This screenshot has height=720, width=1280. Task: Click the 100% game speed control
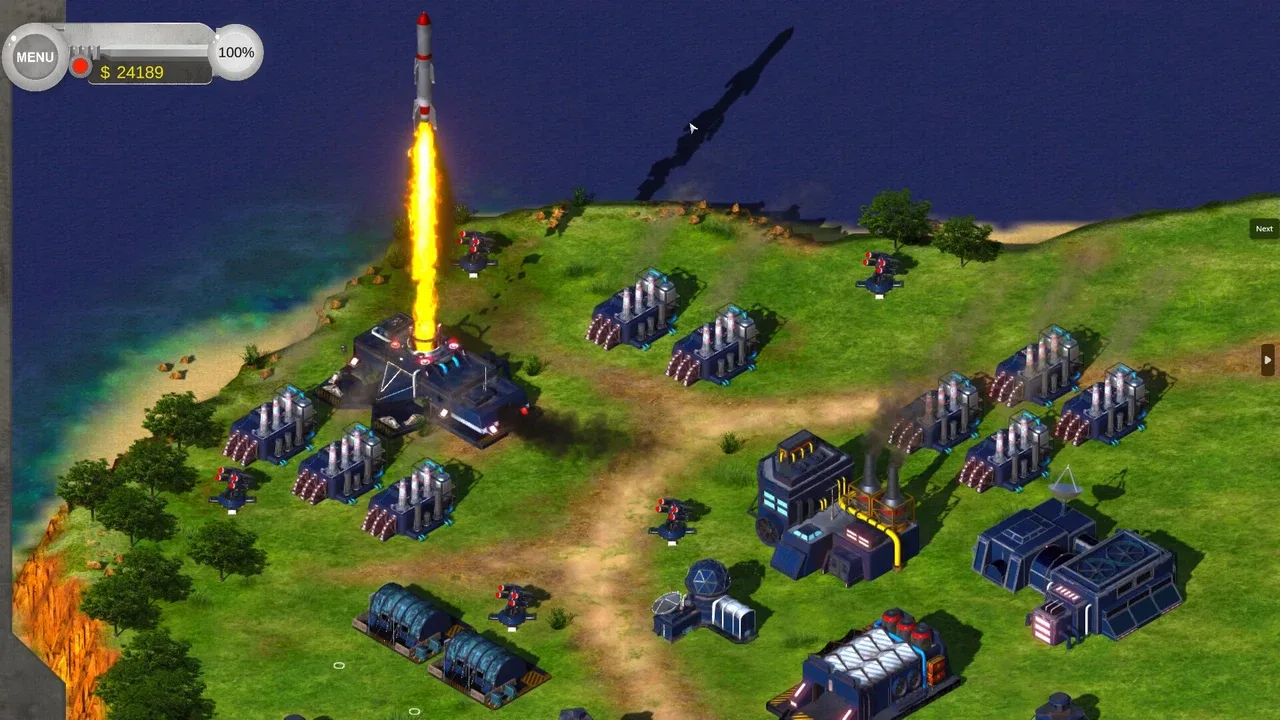[x=235, y=52]
